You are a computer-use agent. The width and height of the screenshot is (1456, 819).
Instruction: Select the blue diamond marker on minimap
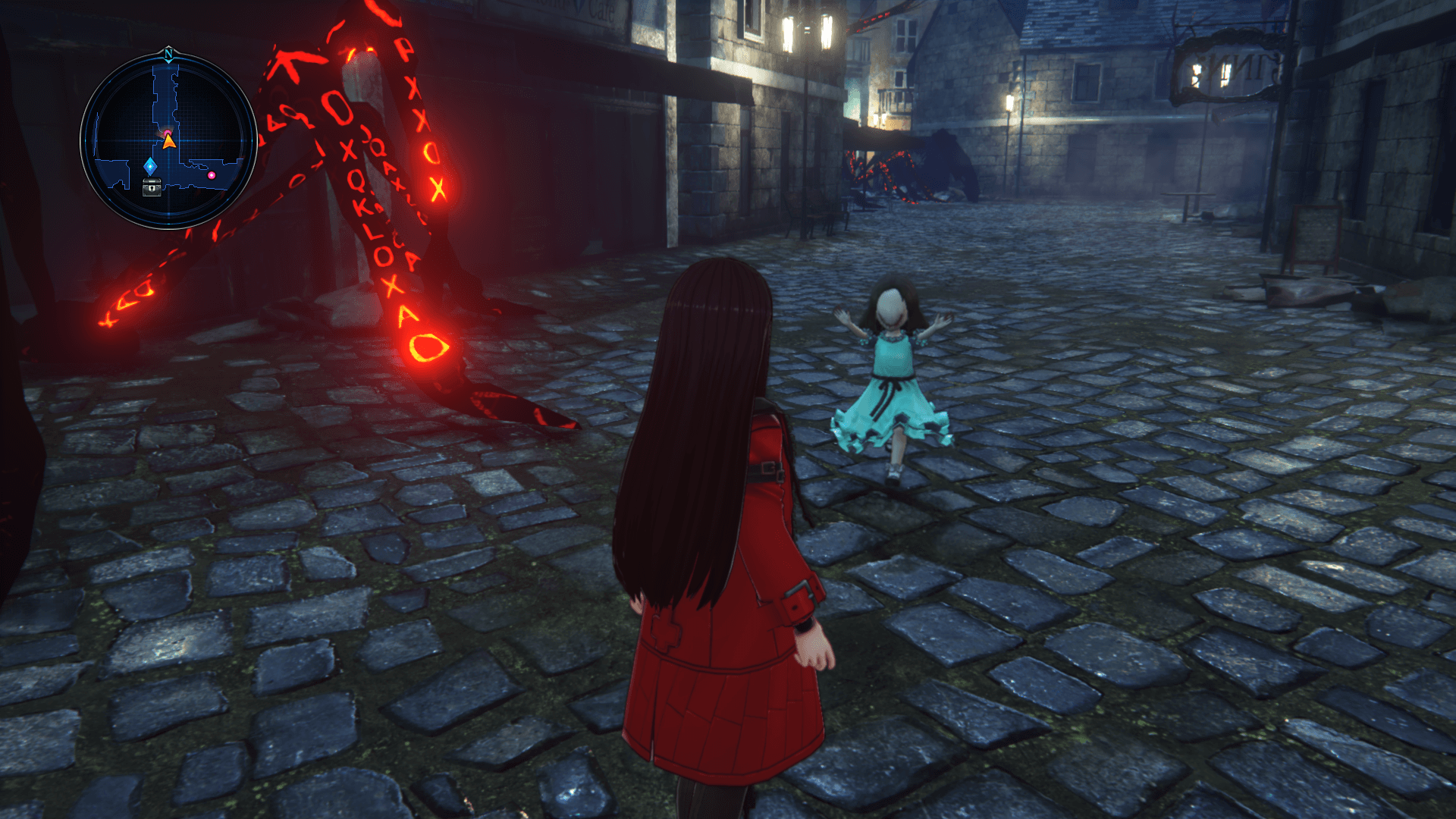pyautogui.click(x=150, y=166)
